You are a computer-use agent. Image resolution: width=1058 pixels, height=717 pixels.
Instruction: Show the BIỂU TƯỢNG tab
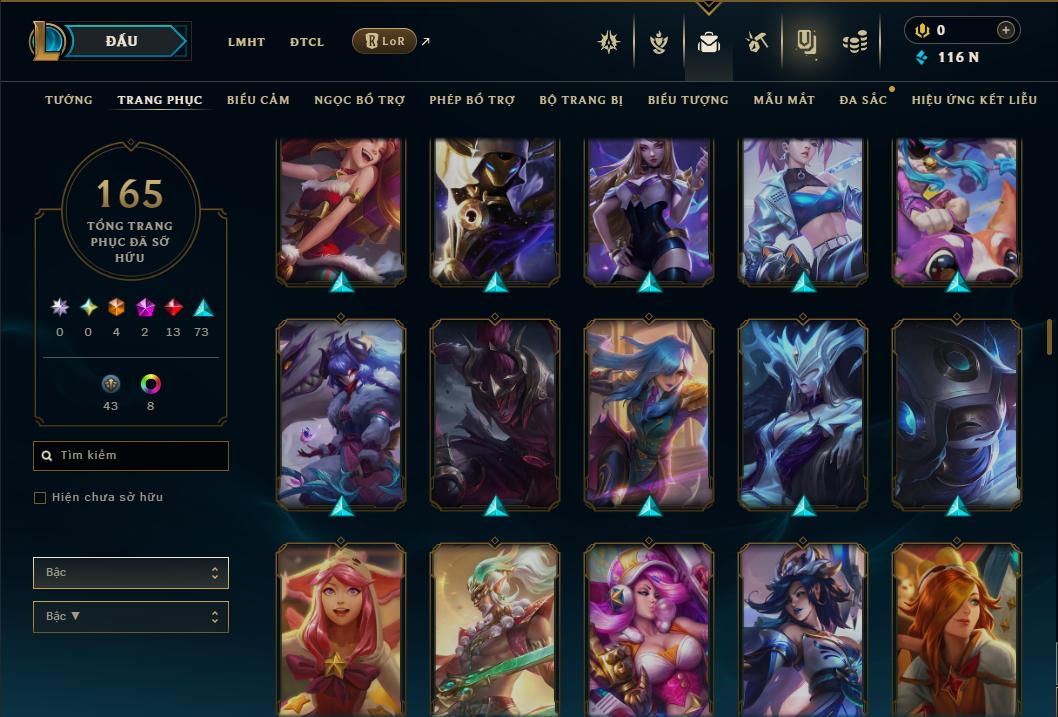(688, 100)
